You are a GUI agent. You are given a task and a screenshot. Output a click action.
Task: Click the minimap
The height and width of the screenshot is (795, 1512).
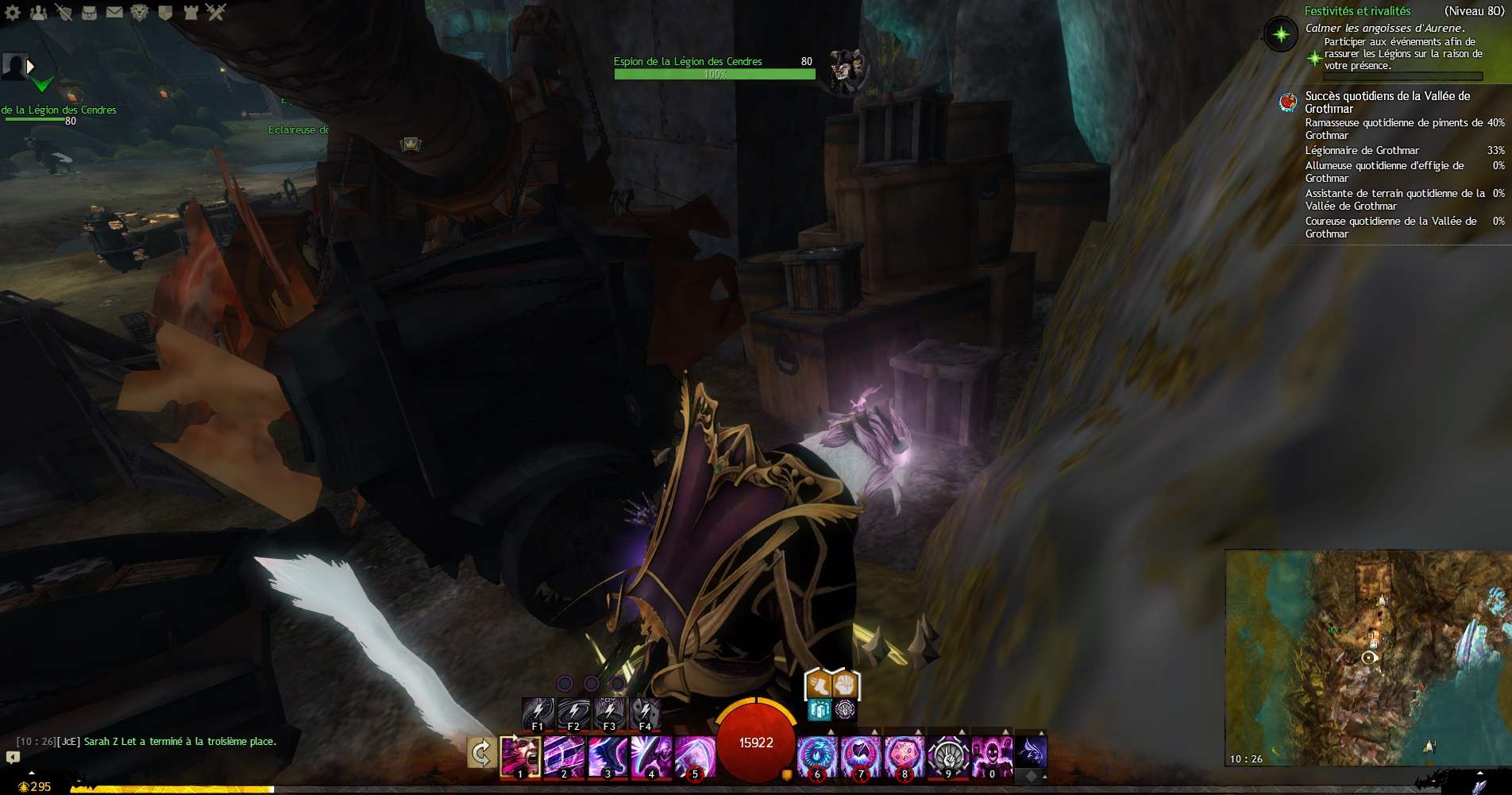[x=1367, y=658]
